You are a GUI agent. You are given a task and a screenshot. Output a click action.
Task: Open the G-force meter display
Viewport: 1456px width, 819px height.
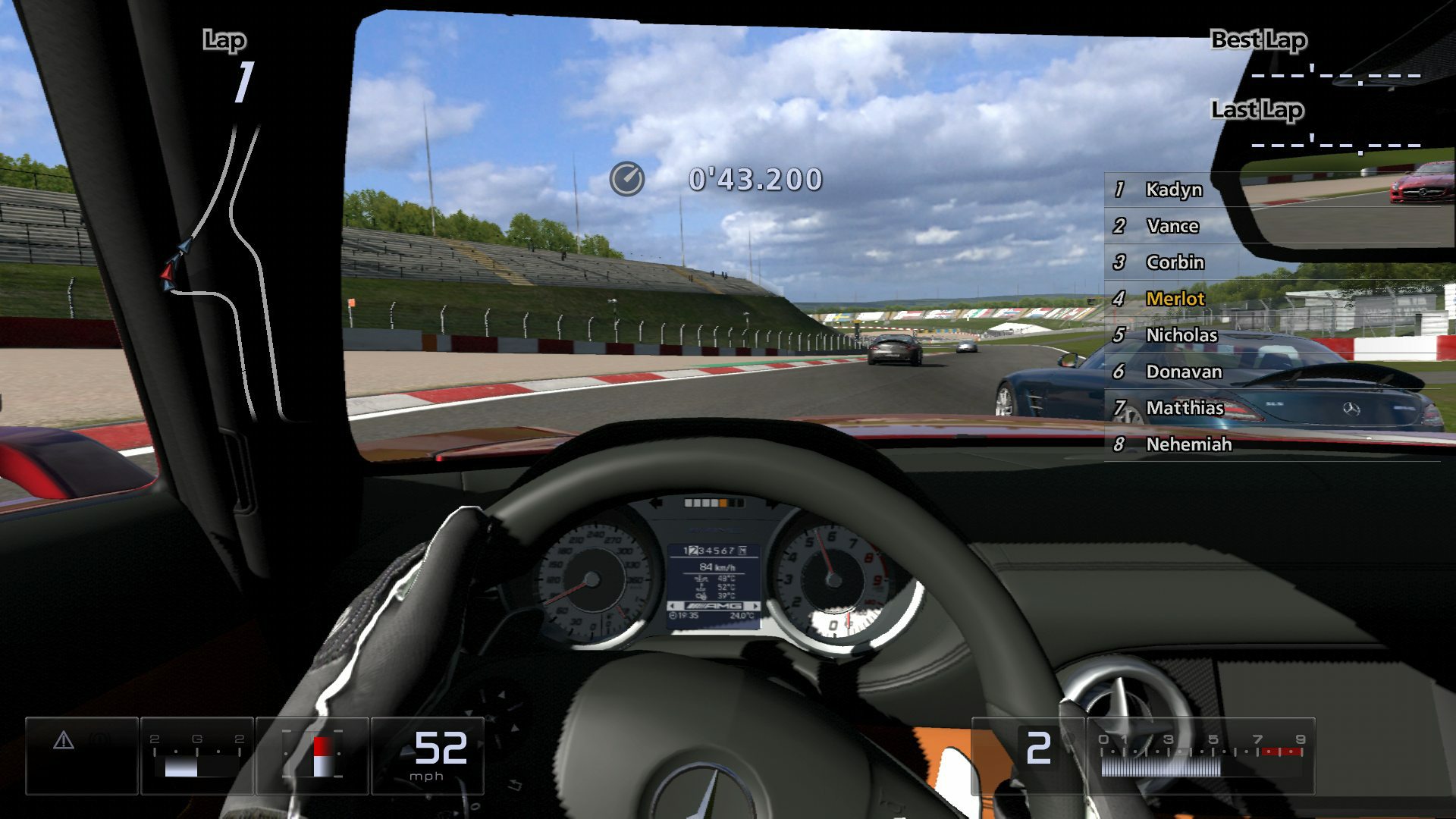point(198,751)
